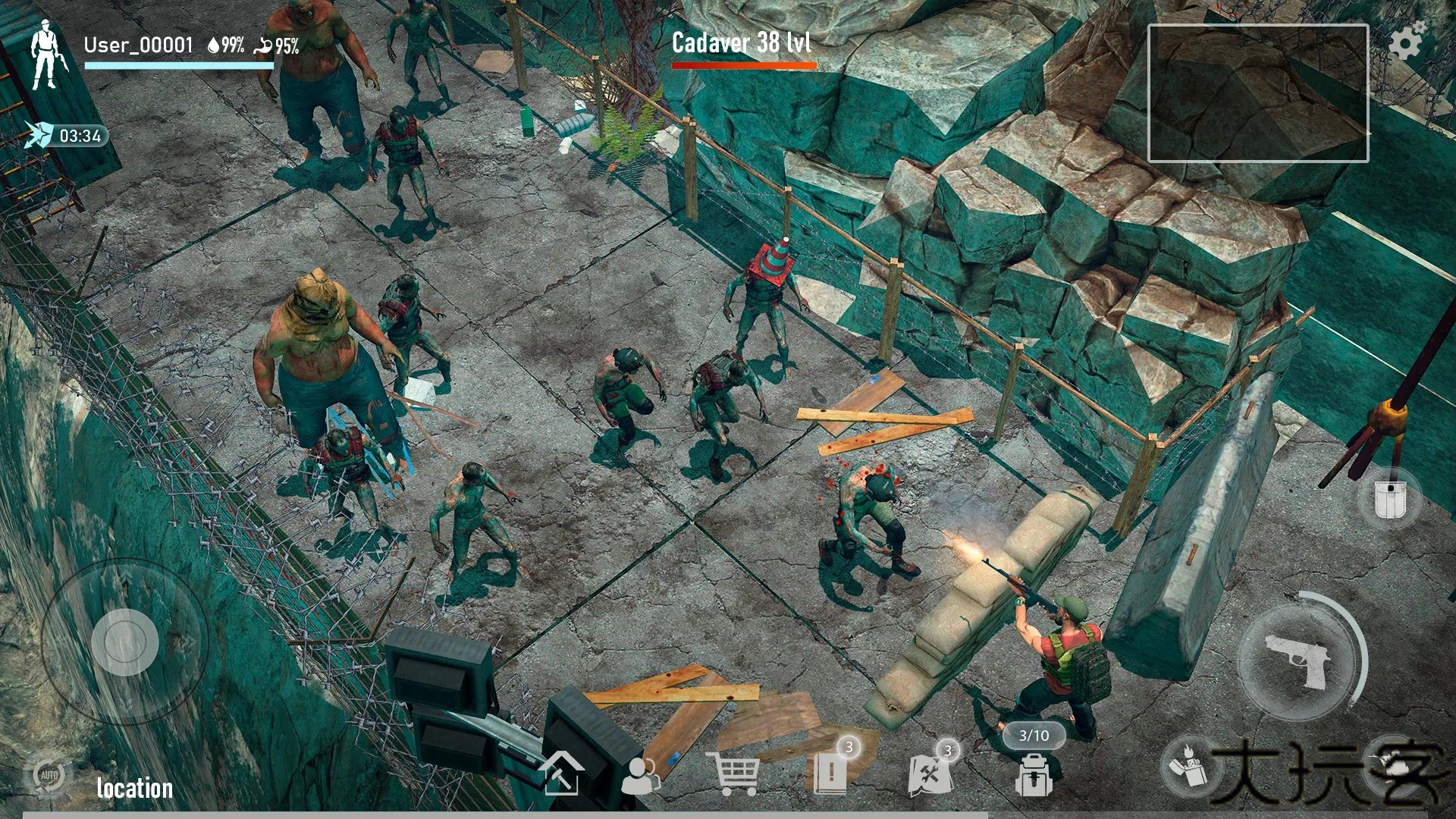Viewport: 1456px width, 819px height.
Task: Open the backpack inventory
Action: 1034,775
